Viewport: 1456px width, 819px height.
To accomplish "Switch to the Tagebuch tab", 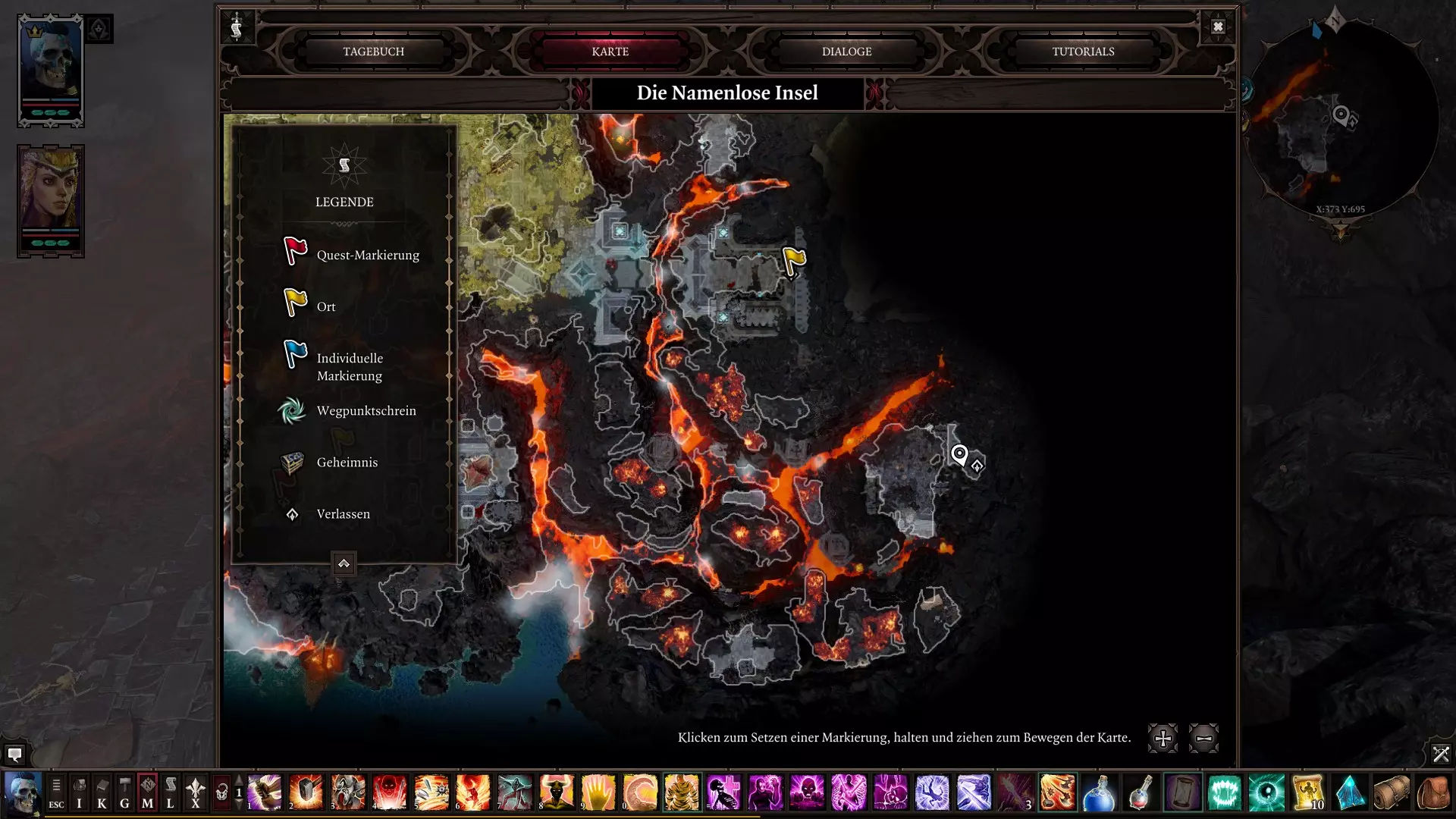I will point(373,52).
